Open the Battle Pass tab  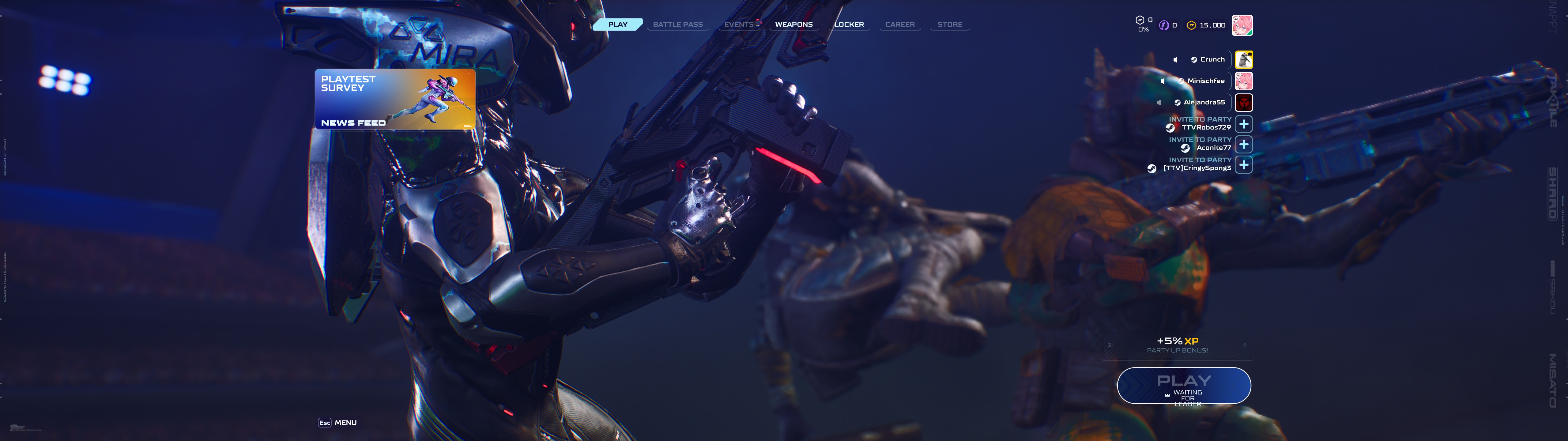click(x=677, y=24)
